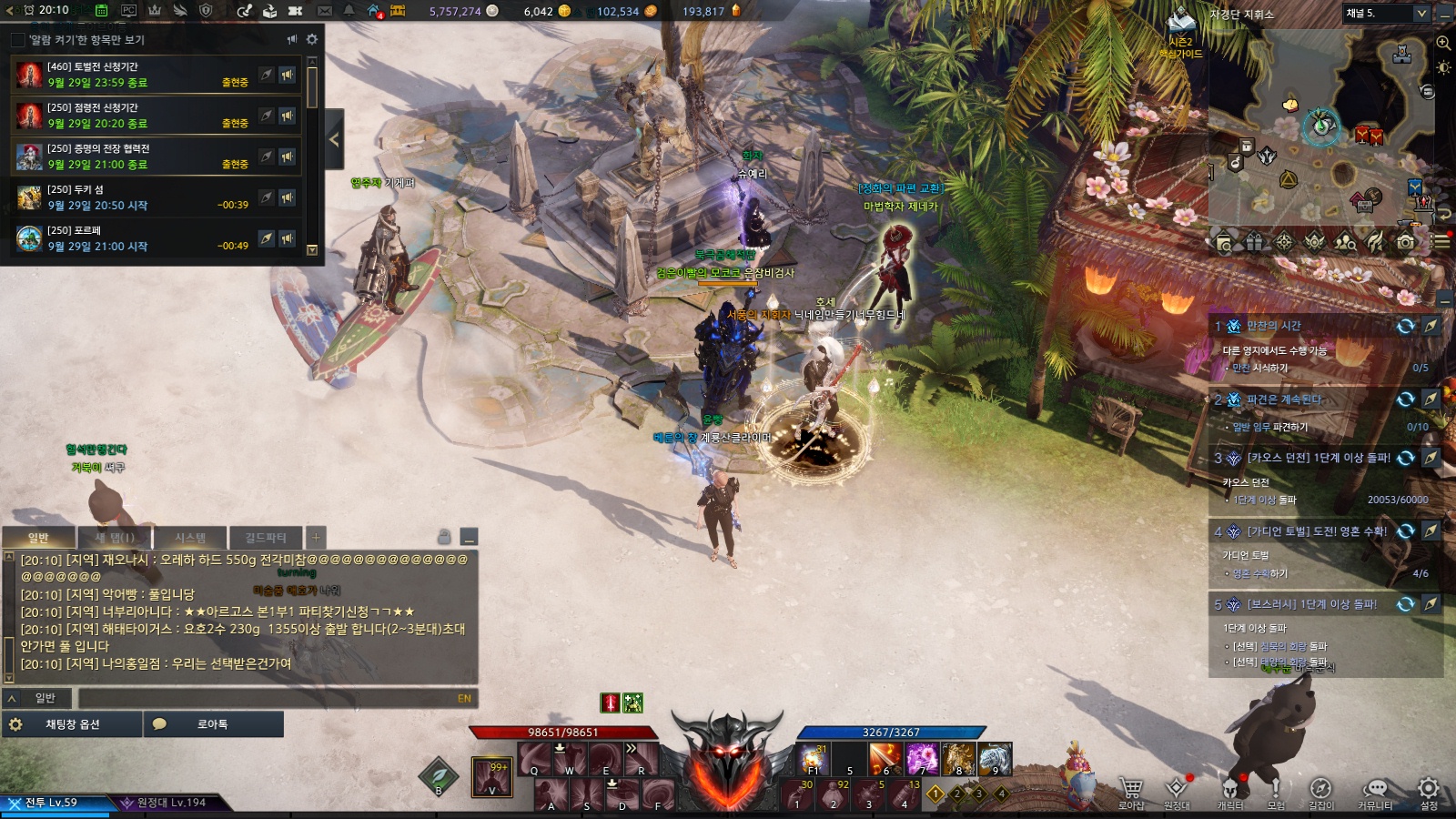Click the camera screenshot icon under minimap

tap(1406, 242)
